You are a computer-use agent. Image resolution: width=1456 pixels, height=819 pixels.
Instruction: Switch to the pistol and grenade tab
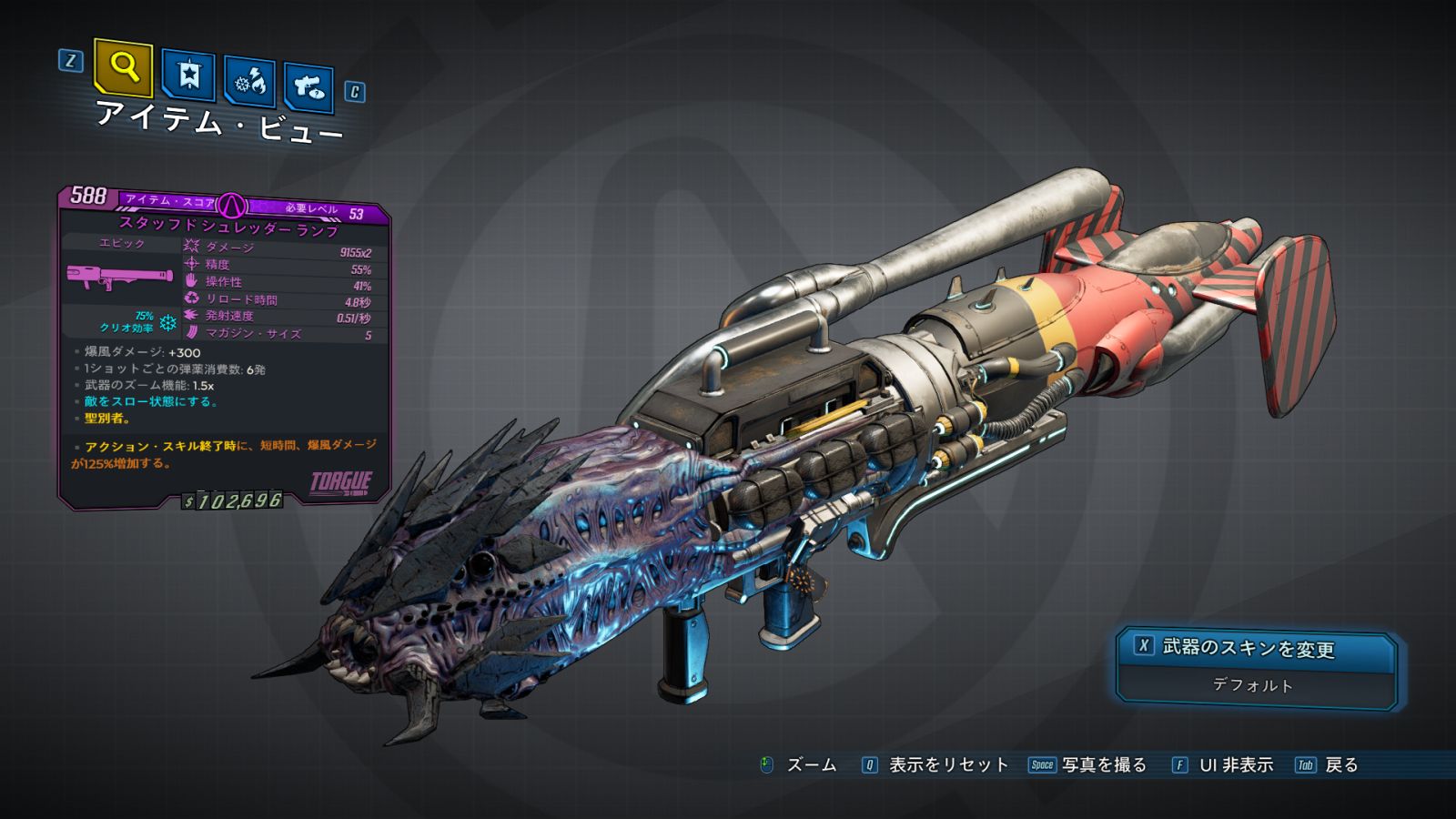click(309, 87)
